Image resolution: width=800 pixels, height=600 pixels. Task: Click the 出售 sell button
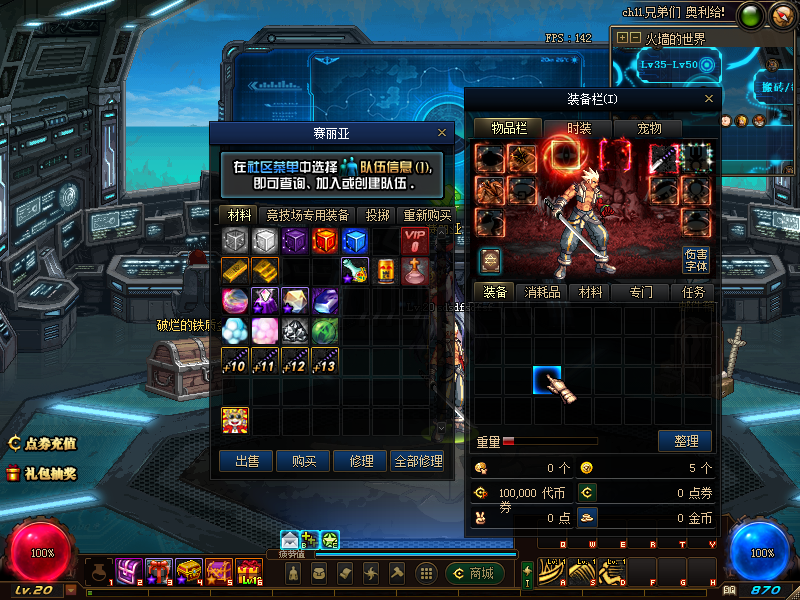(x=246, y=461)
